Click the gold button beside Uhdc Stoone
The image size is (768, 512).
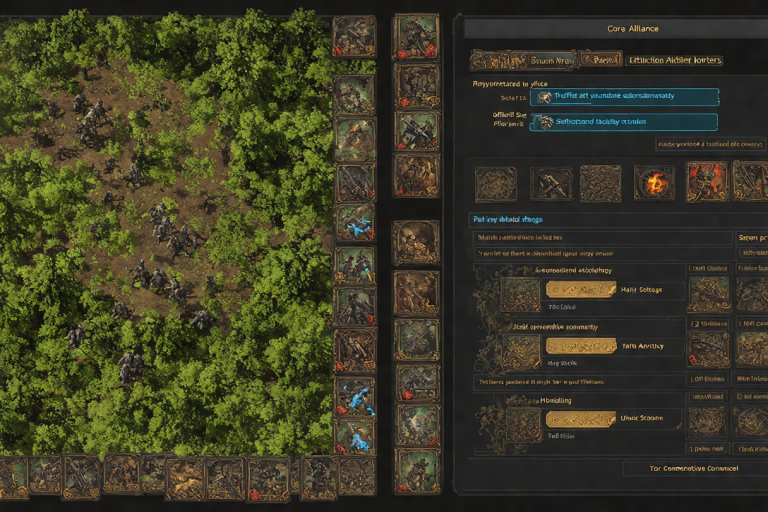point(580,420)
